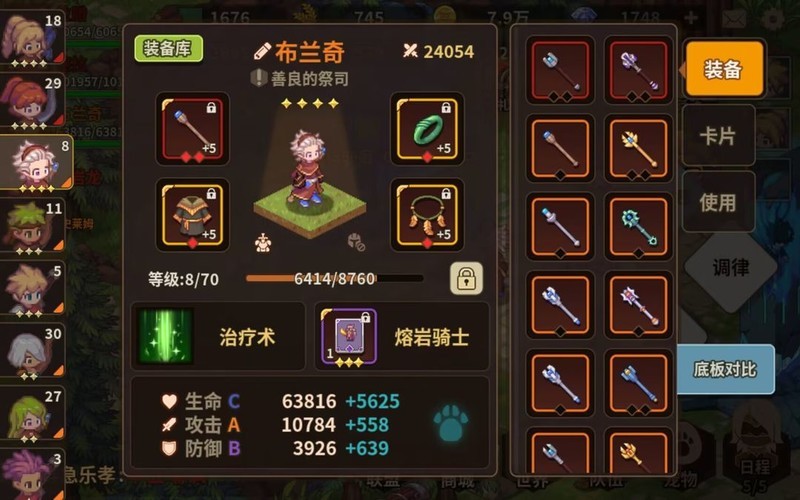Image resolution: width=800 pixels, height=500 pixels.
Task: Select the level 18 blonde hero portrait
Action: (32, 35)
